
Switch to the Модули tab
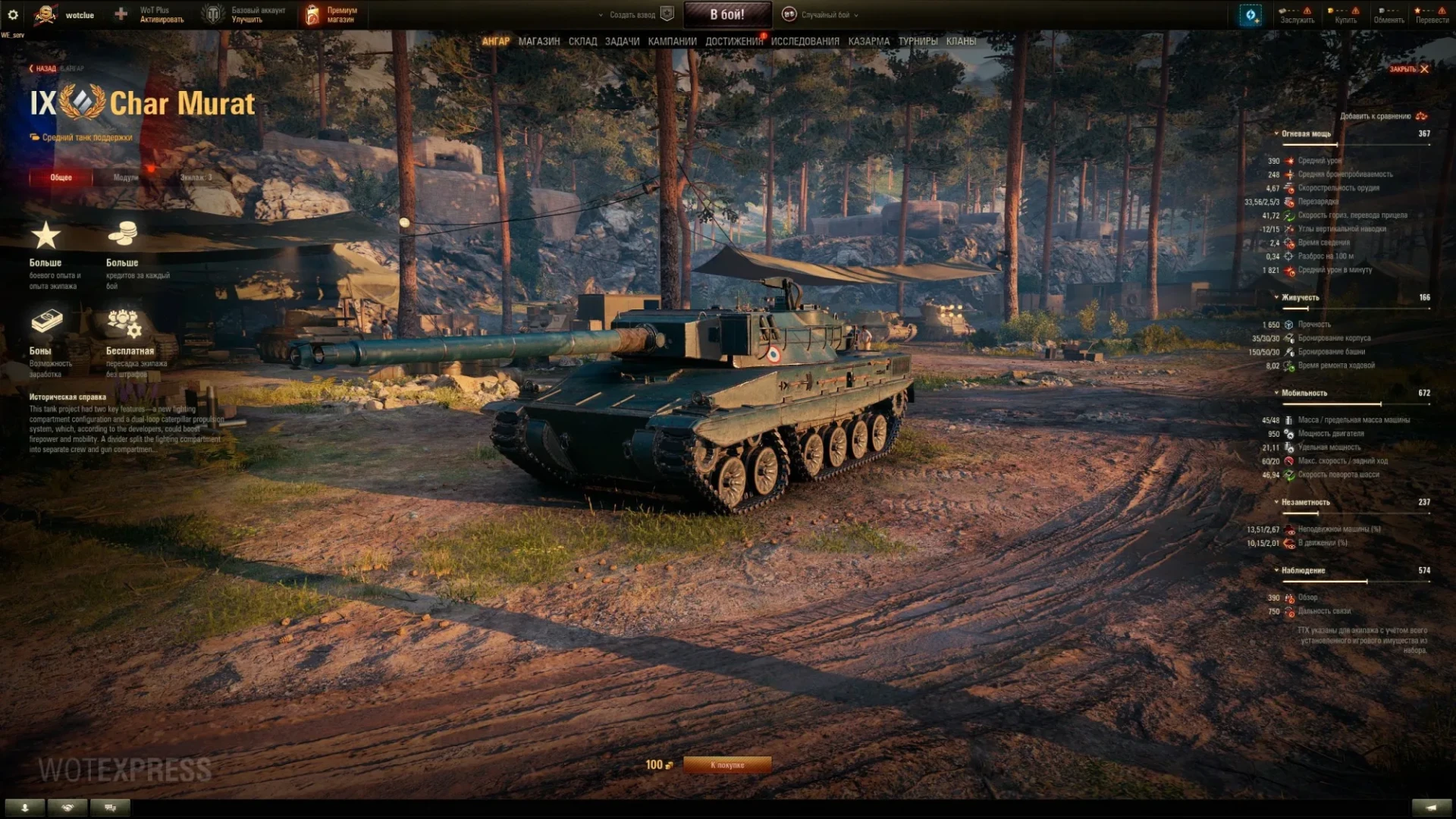[x=126, y=177]
